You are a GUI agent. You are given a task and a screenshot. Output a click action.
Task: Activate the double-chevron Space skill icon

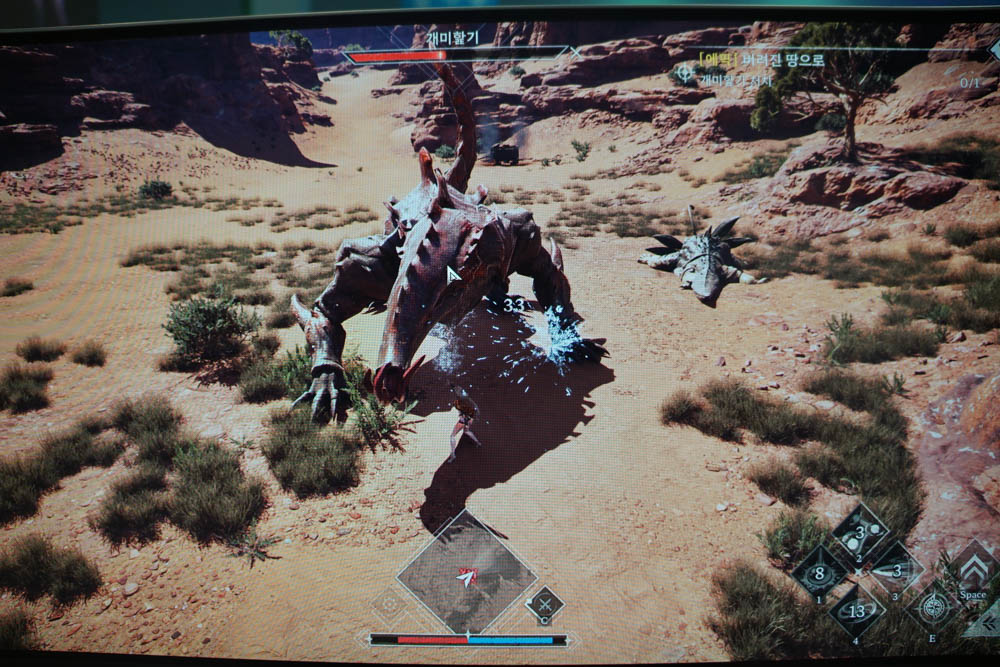click(x=974, y=570)
